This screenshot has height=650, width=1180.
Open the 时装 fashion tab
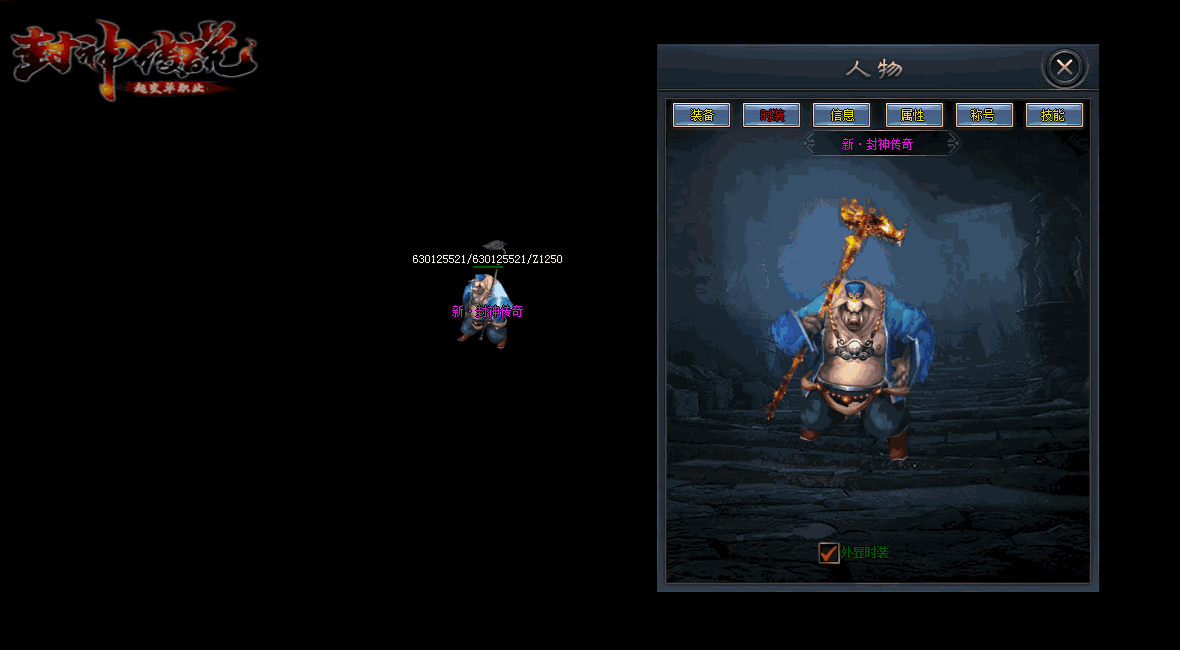(x=771, y=115)
